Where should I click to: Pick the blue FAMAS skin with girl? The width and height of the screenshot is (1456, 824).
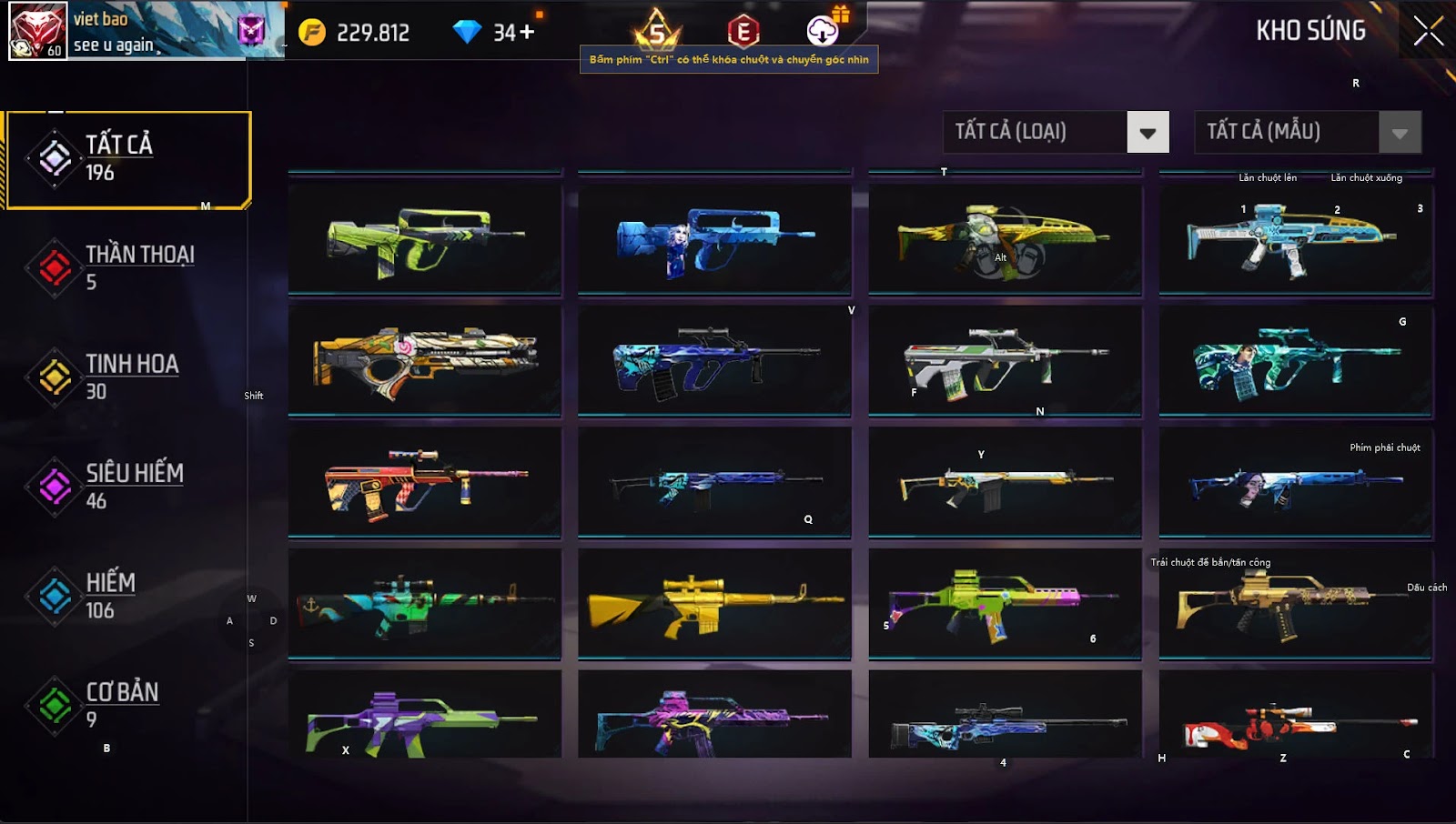point(714,240)
